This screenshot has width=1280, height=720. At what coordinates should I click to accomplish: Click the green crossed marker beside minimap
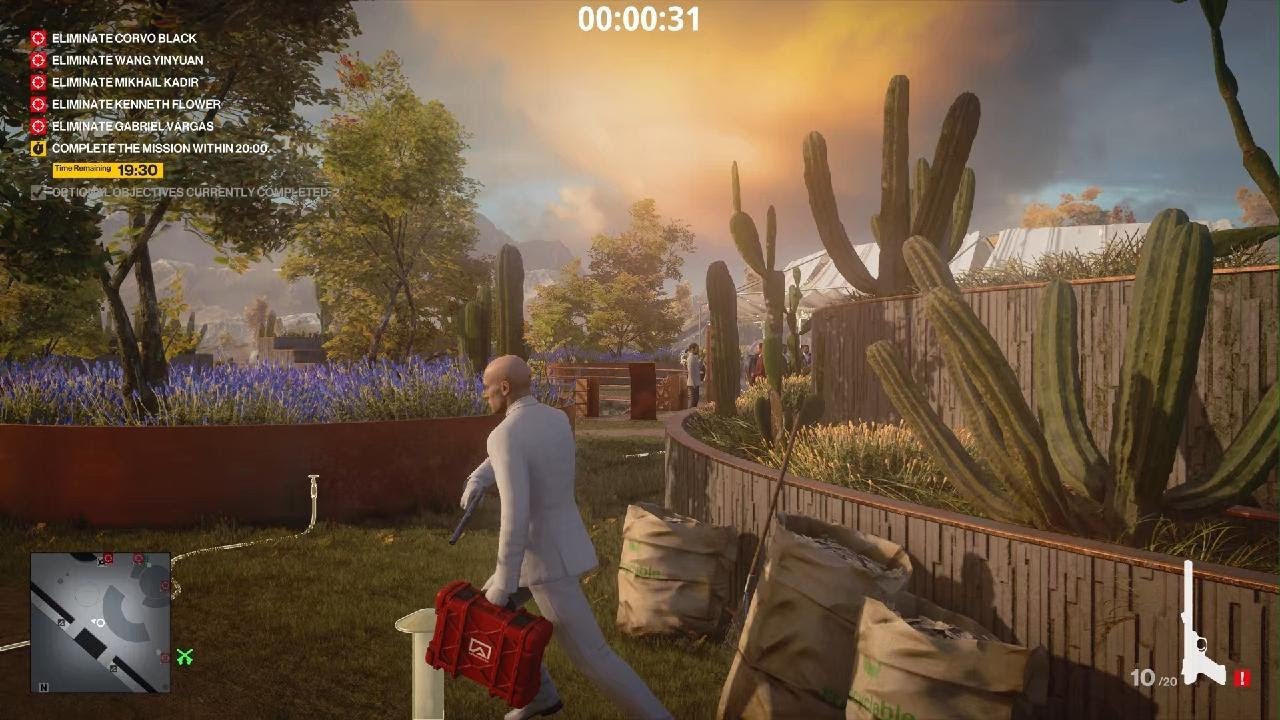click(x=185, y=656)
